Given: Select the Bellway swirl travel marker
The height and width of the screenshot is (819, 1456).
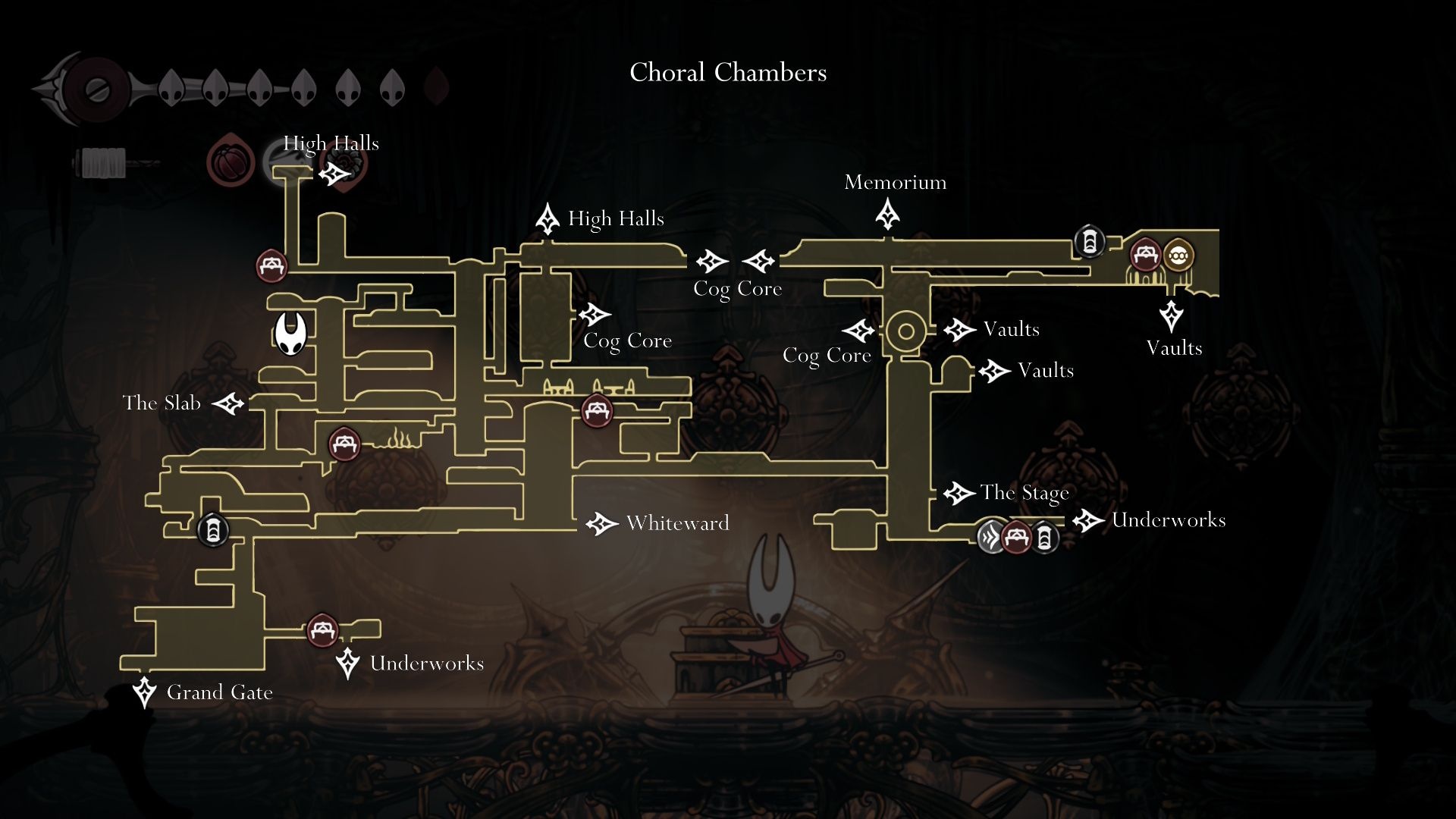Looking at the screenshot, I should click(x=991, y=537).
